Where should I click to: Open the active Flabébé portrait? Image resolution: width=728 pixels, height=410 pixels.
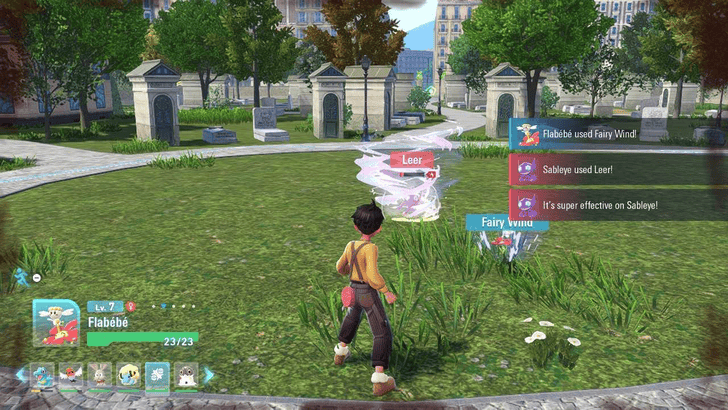click(x=55, y=323)
